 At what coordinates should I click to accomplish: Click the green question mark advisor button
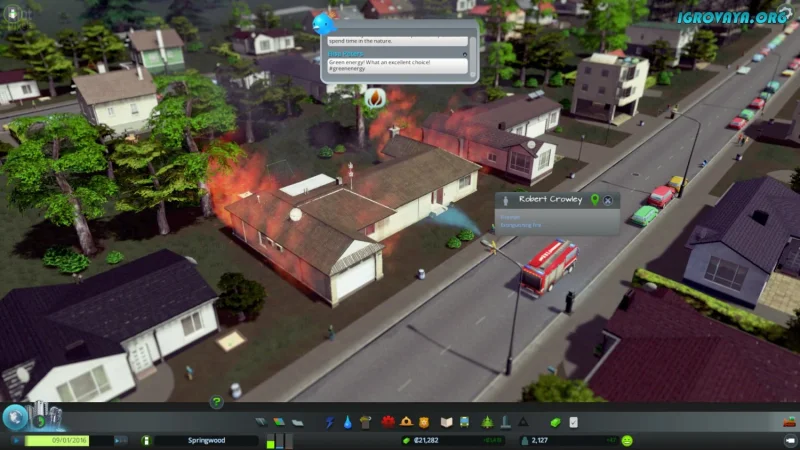point(215,402)
